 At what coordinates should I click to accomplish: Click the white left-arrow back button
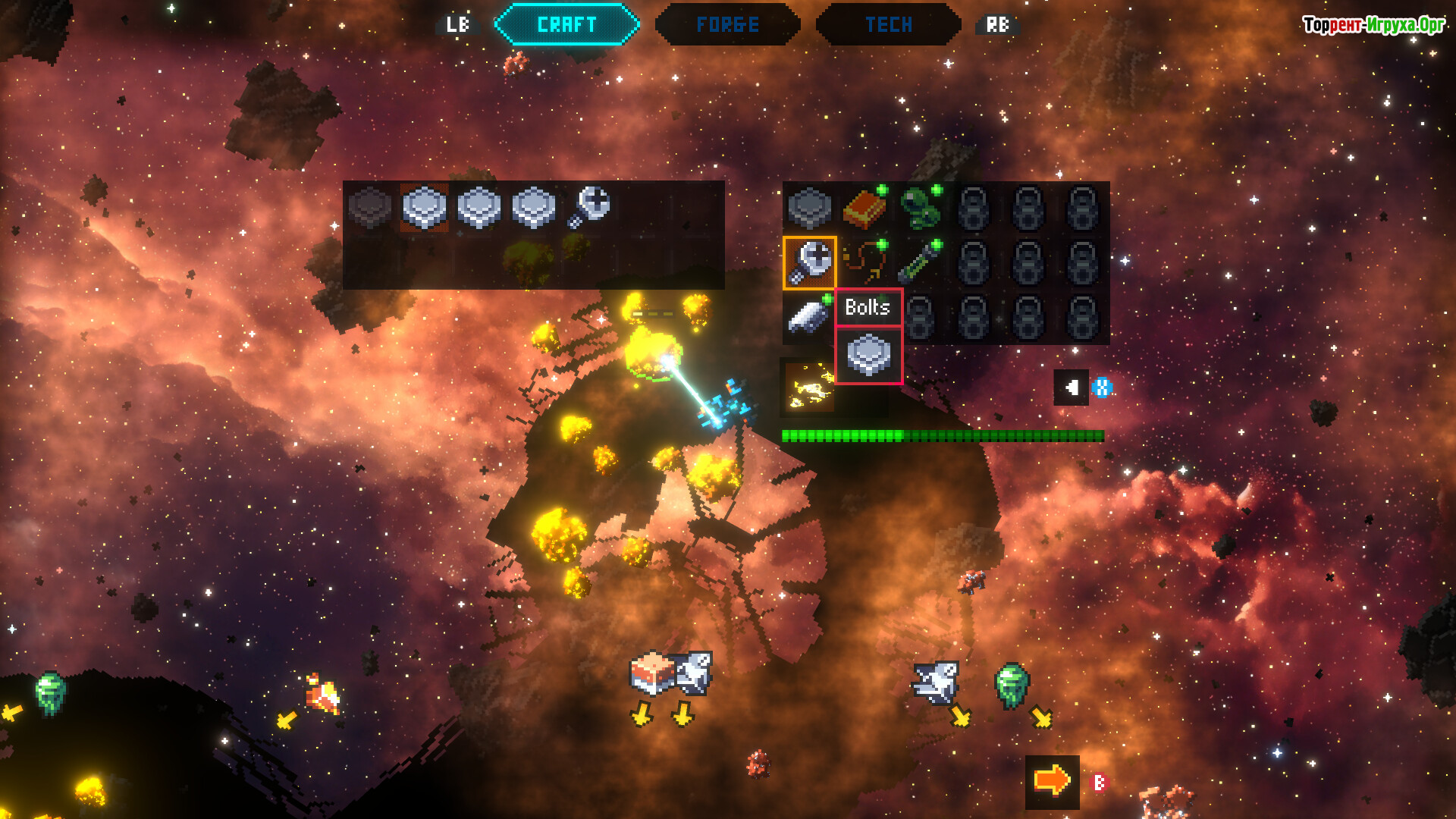tap(1071, 388)
